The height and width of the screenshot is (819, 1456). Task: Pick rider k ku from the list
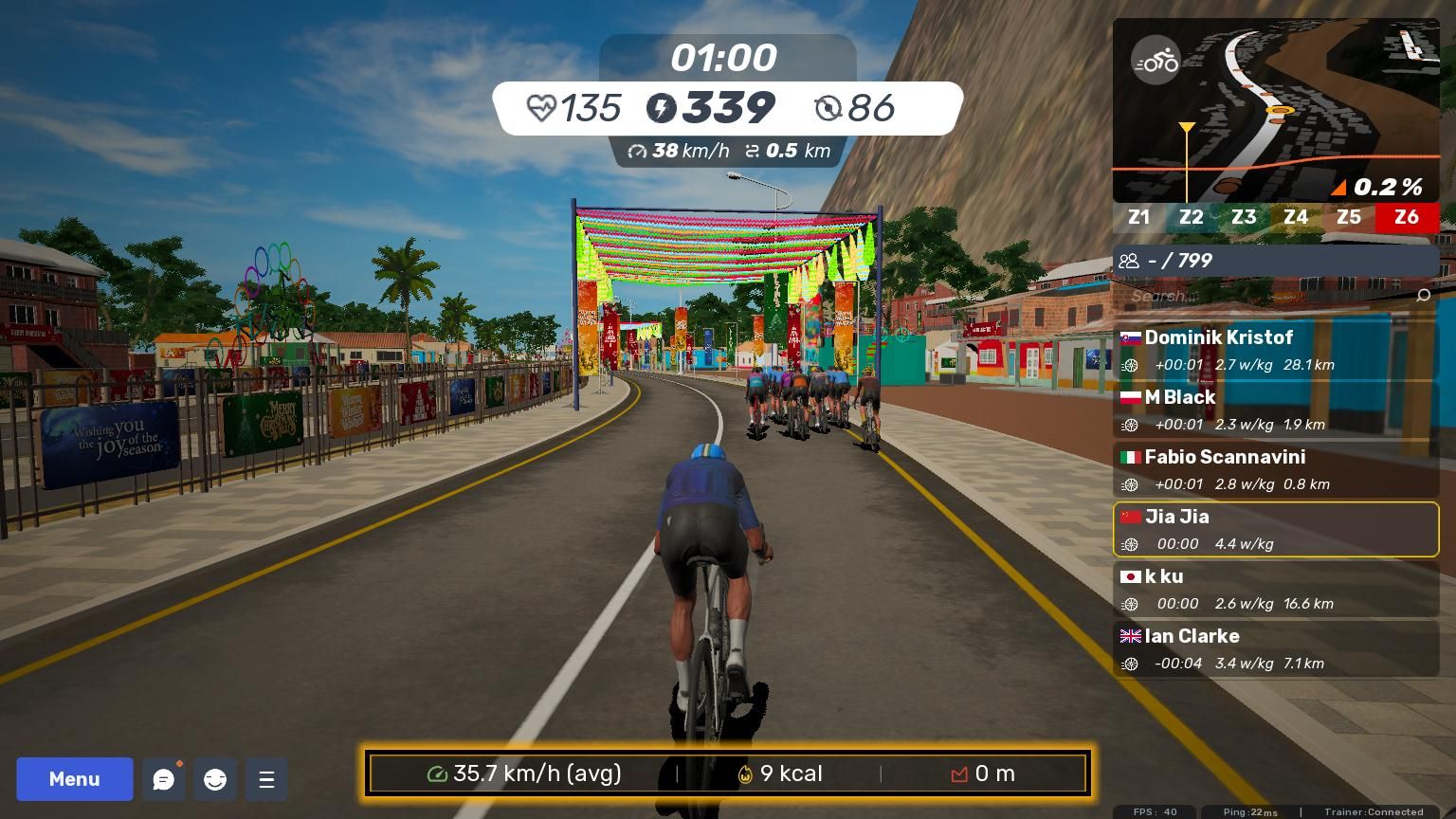click(1276, 589)
